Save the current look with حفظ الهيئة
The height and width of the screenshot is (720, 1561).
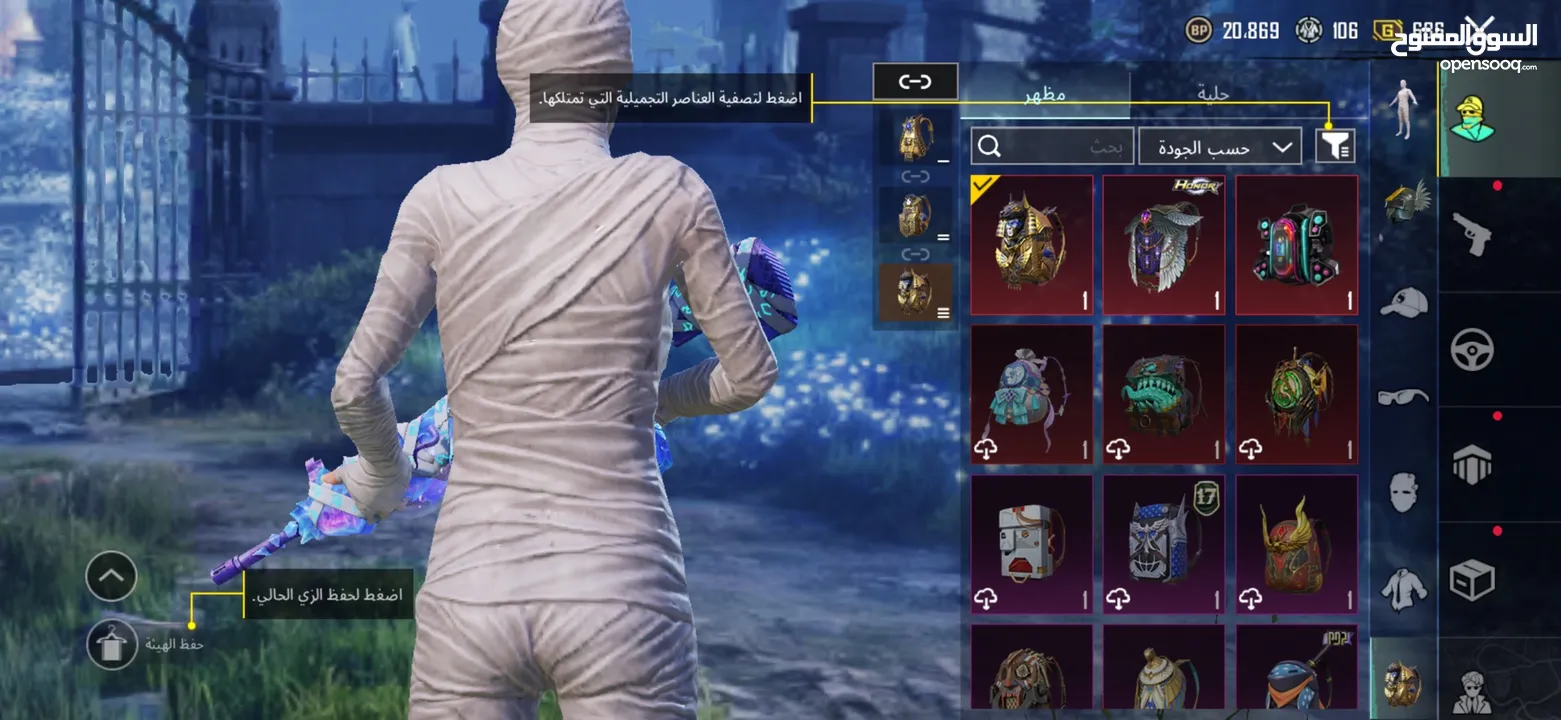(112, 644)
